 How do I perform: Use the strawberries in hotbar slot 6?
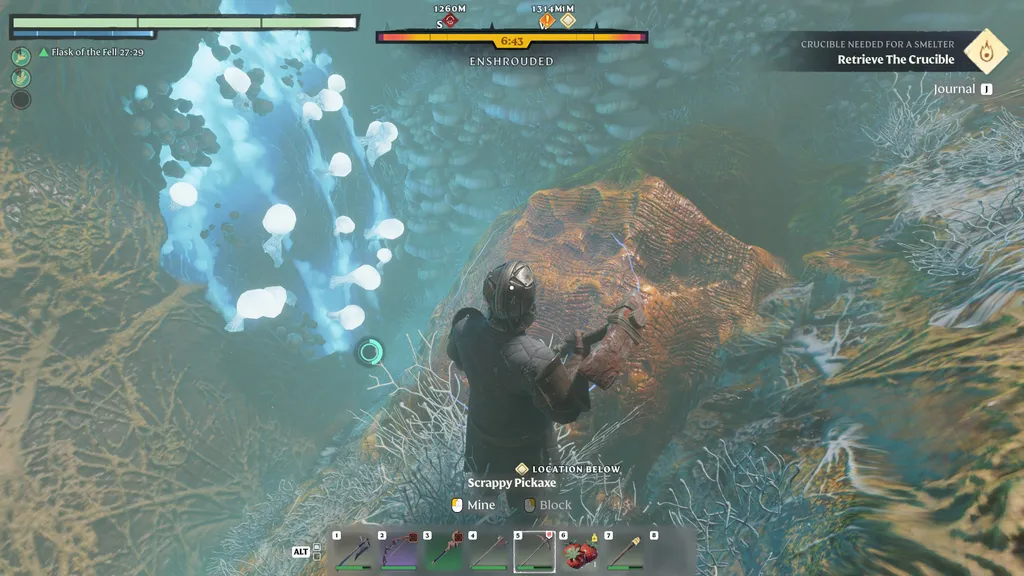[580, 551]
